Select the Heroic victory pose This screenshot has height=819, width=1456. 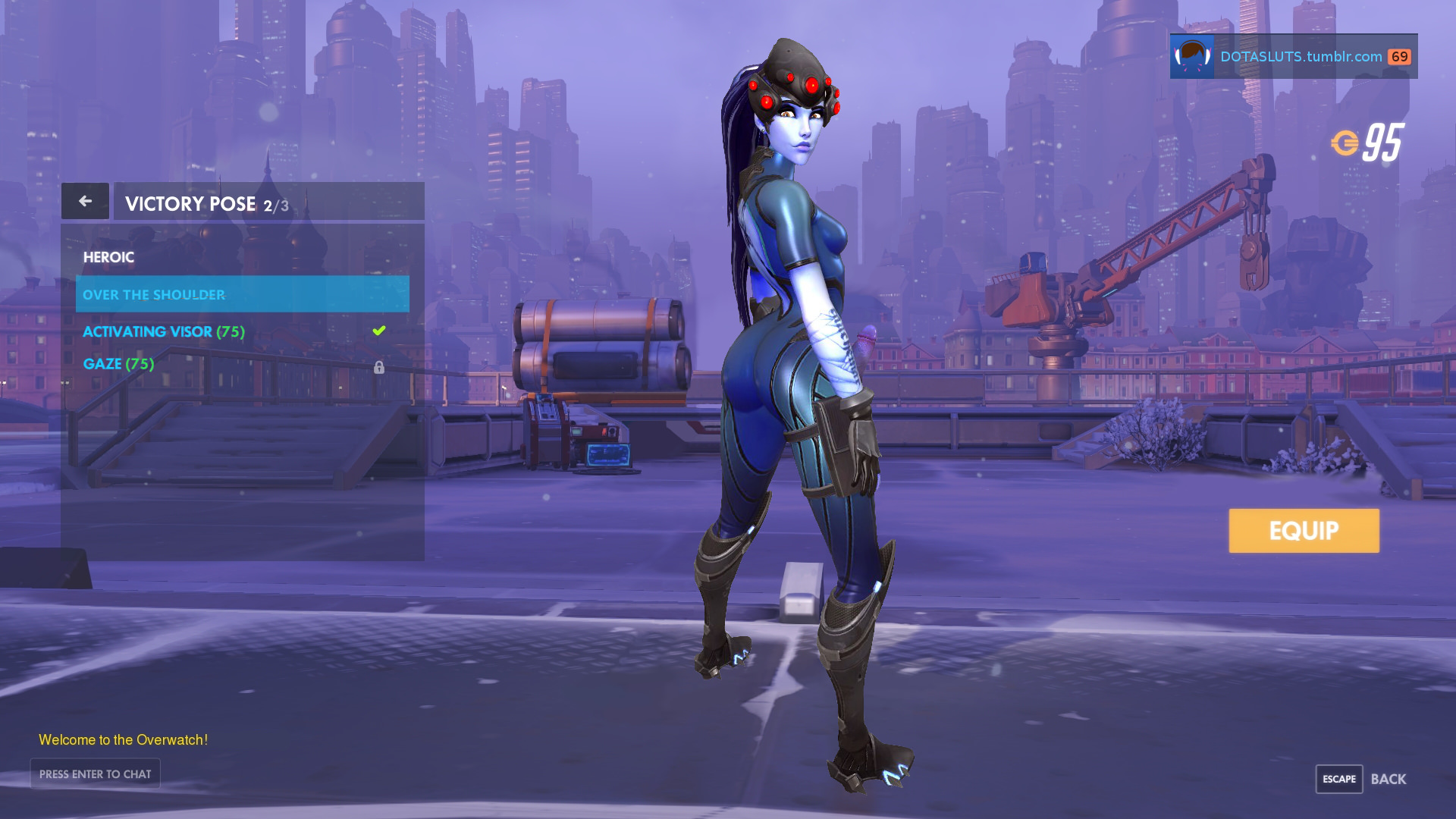pyautogui.click(x=108, y=258)
